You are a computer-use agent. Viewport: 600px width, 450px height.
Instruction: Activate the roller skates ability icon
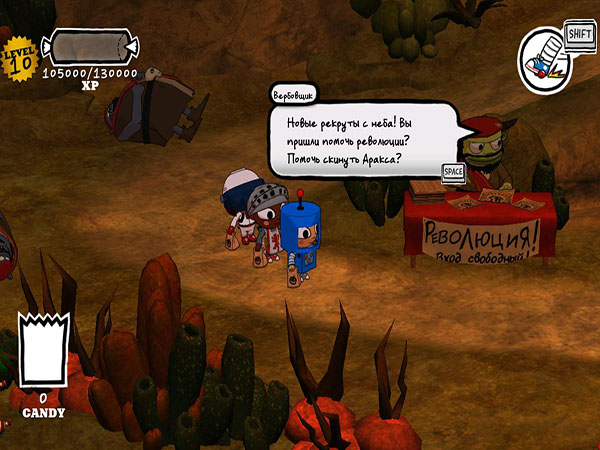(543, 62)
